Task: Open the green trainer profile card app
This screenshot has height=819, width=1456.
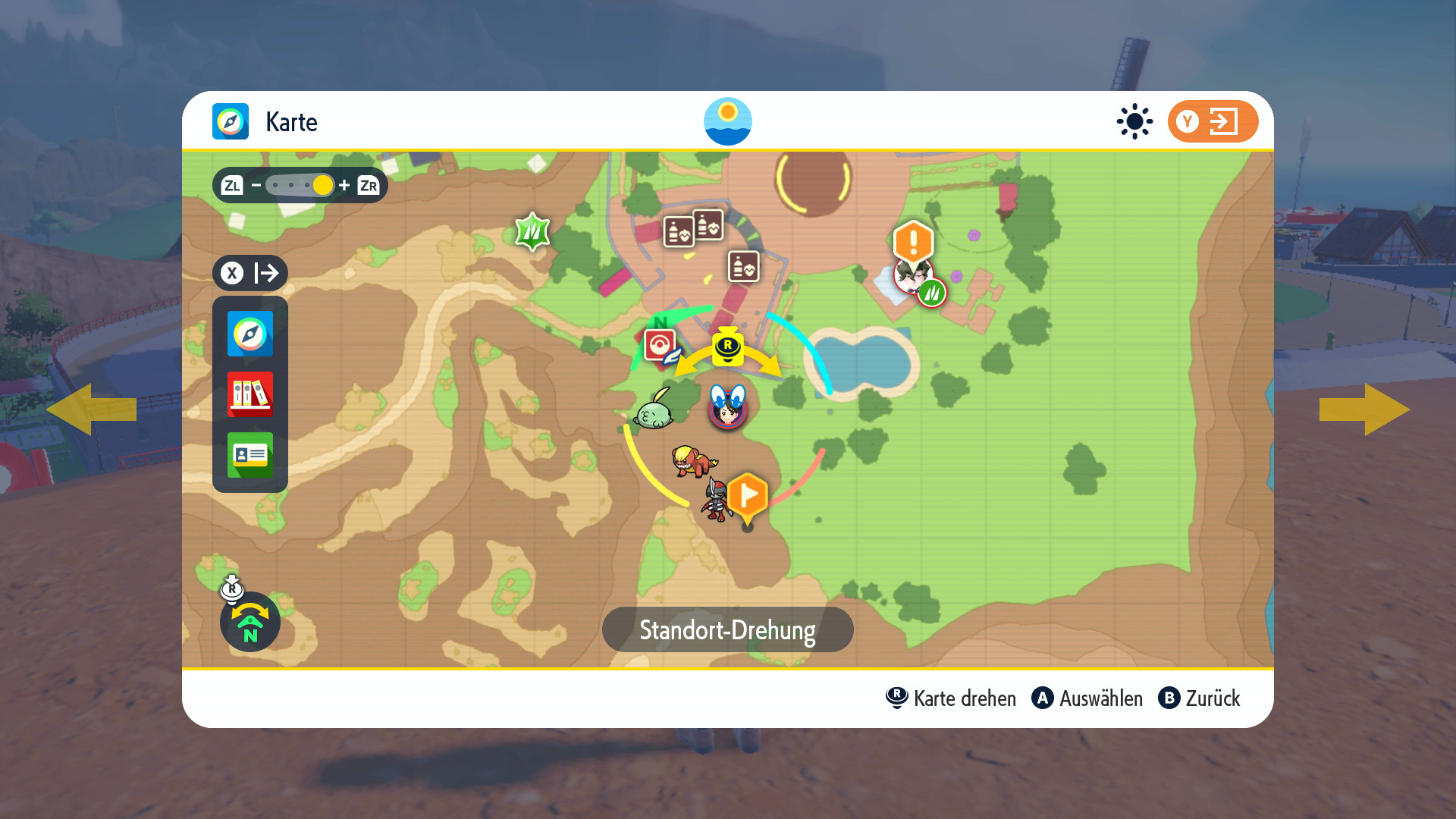Action: click(x=250, y=455)
